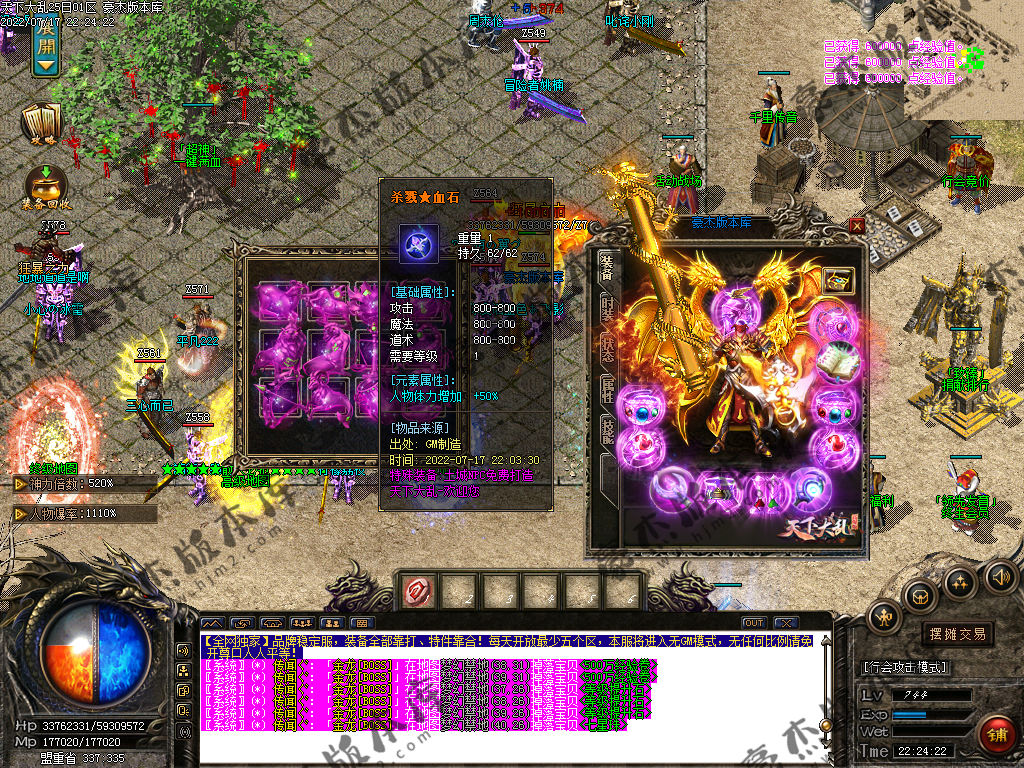Image resolution: width=1024 pixels, height=768 pixels.
Task: Click the 摆摊交易 button
Action: pyautogui.click(x=957, y=634)
